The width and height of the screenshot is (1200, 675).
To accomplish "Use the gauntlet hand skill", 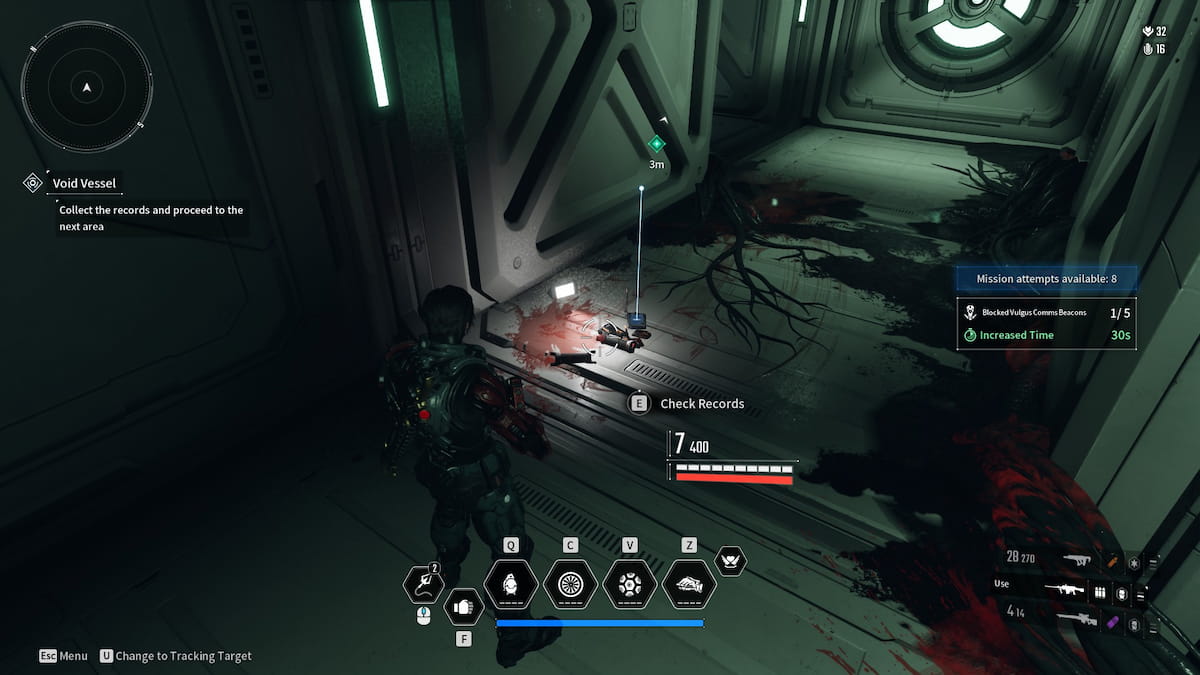I will pyautogui.click(x=689, y=584).
